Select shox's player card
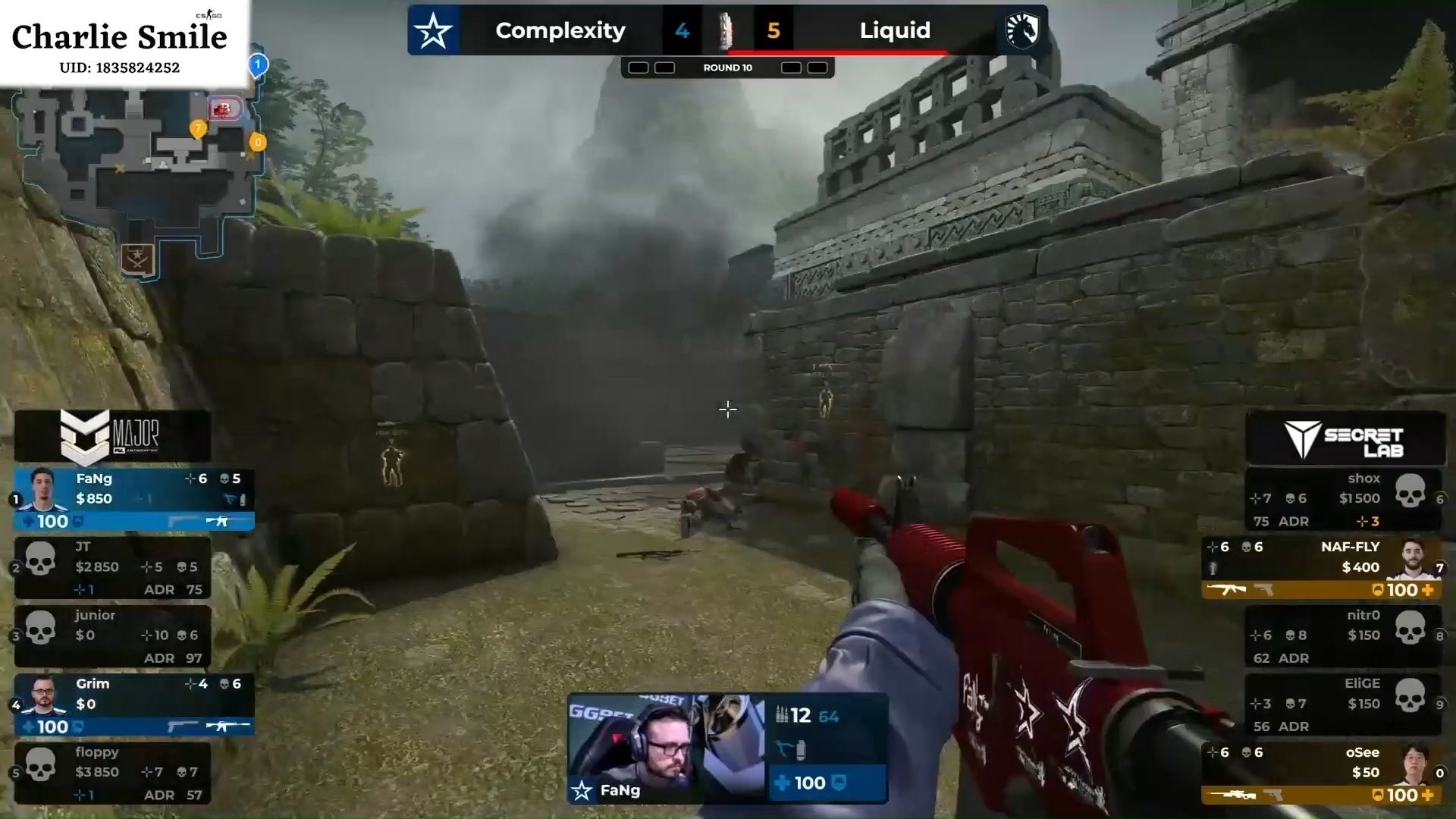 1344,499
